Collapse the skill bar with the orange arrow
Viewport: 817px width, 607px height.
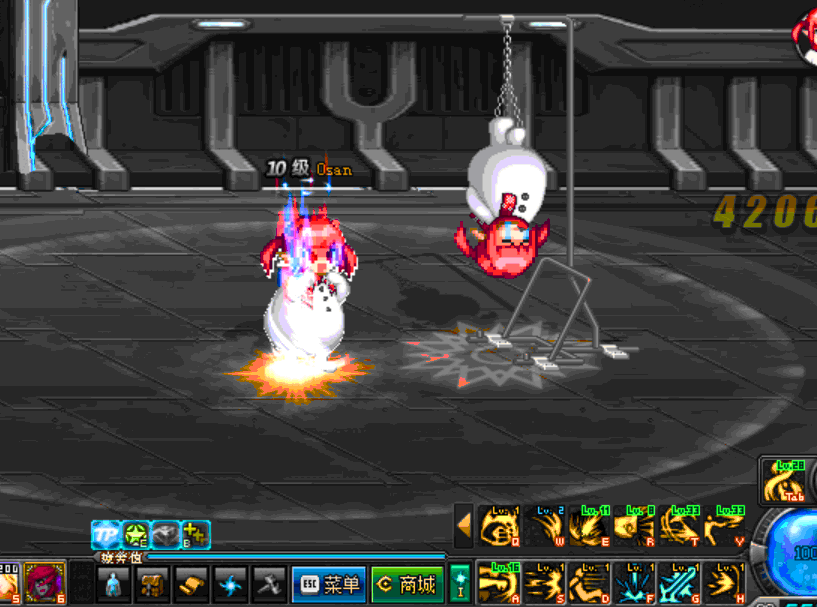[464, 524]
